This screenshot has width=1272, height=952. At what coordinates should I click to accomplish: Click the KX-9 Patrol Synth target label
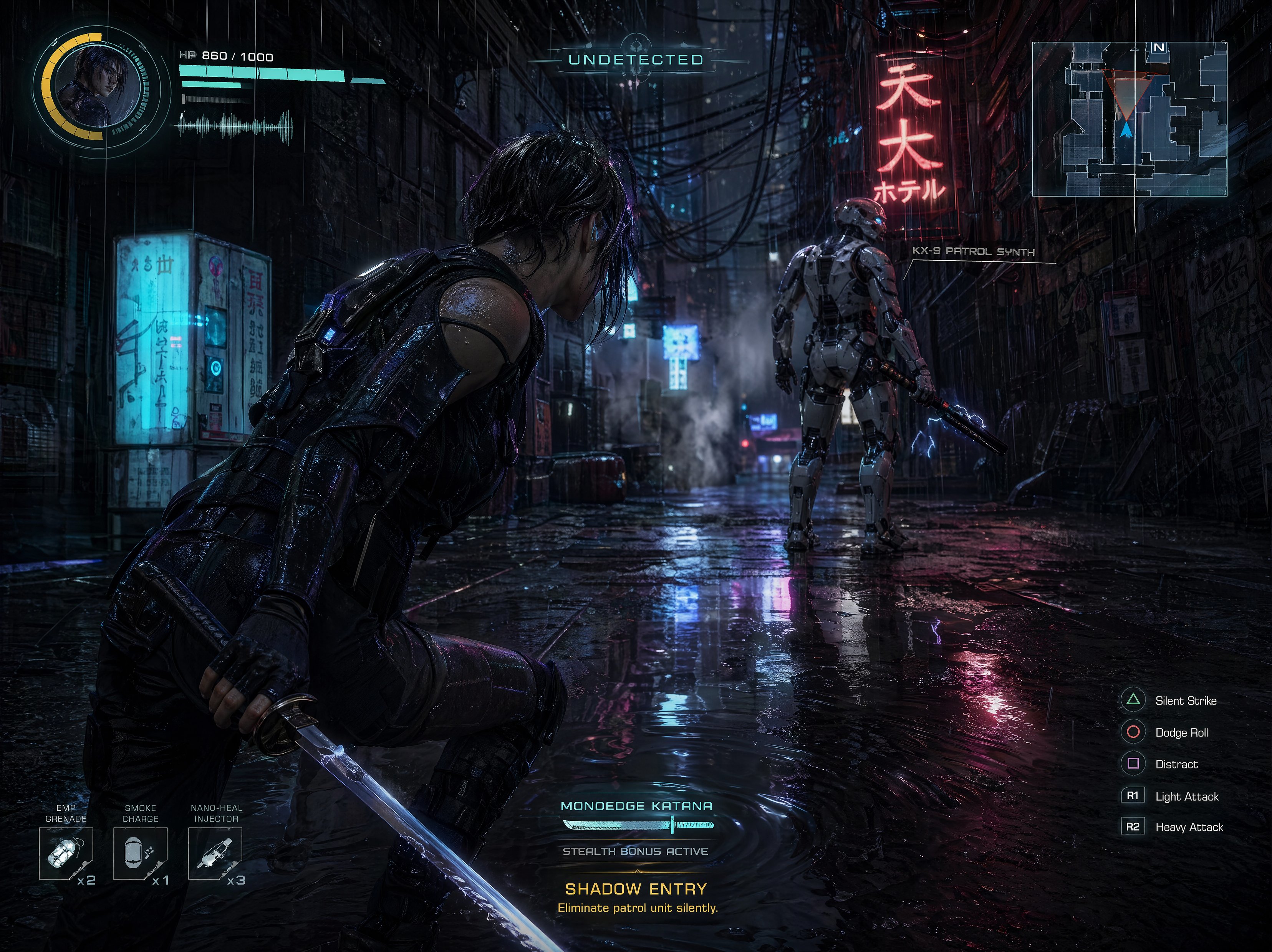pyautogui.click(x=973, y=252)
